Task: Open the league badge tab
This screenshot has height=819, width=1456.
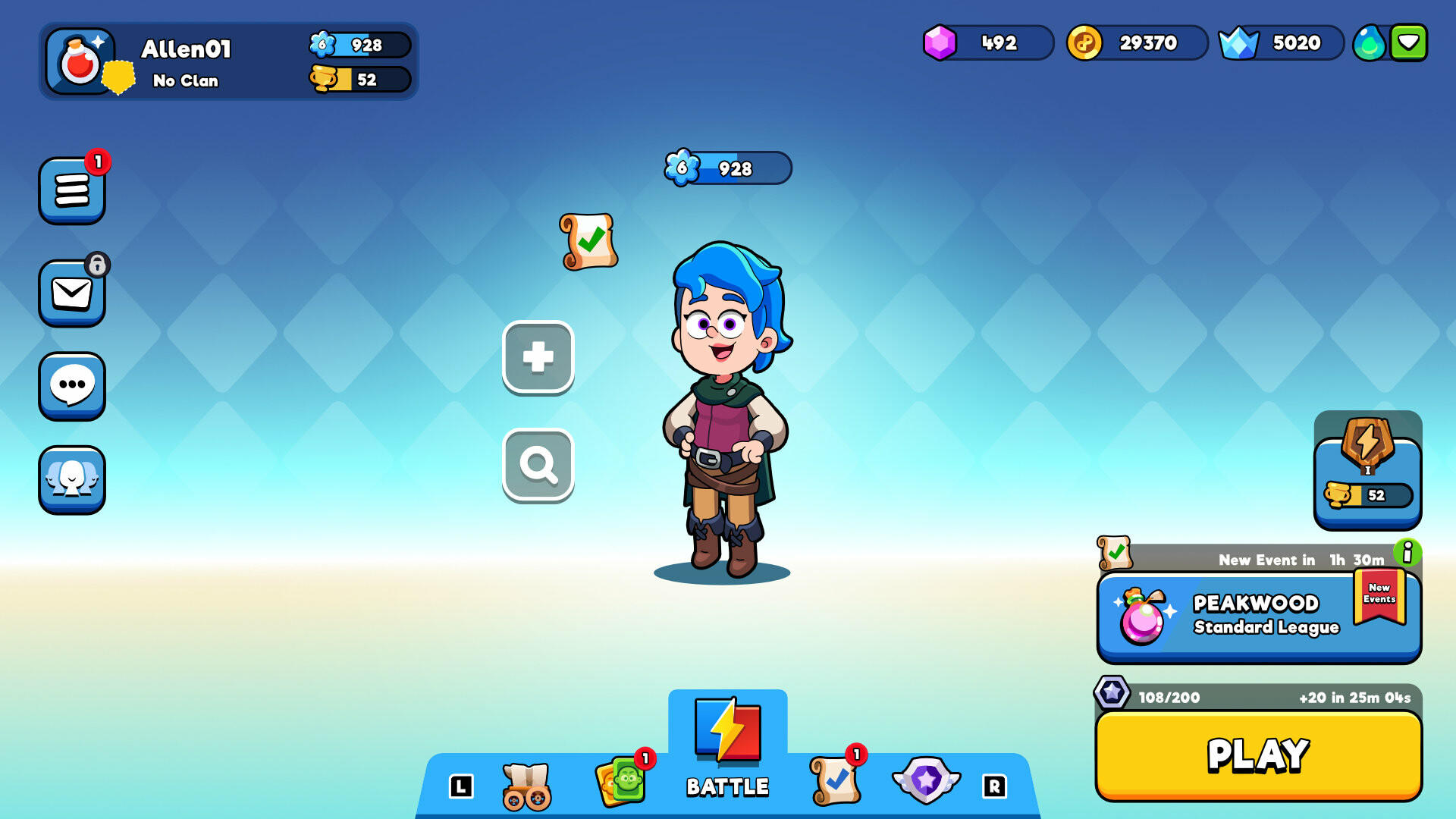Action: point(1367,470)
